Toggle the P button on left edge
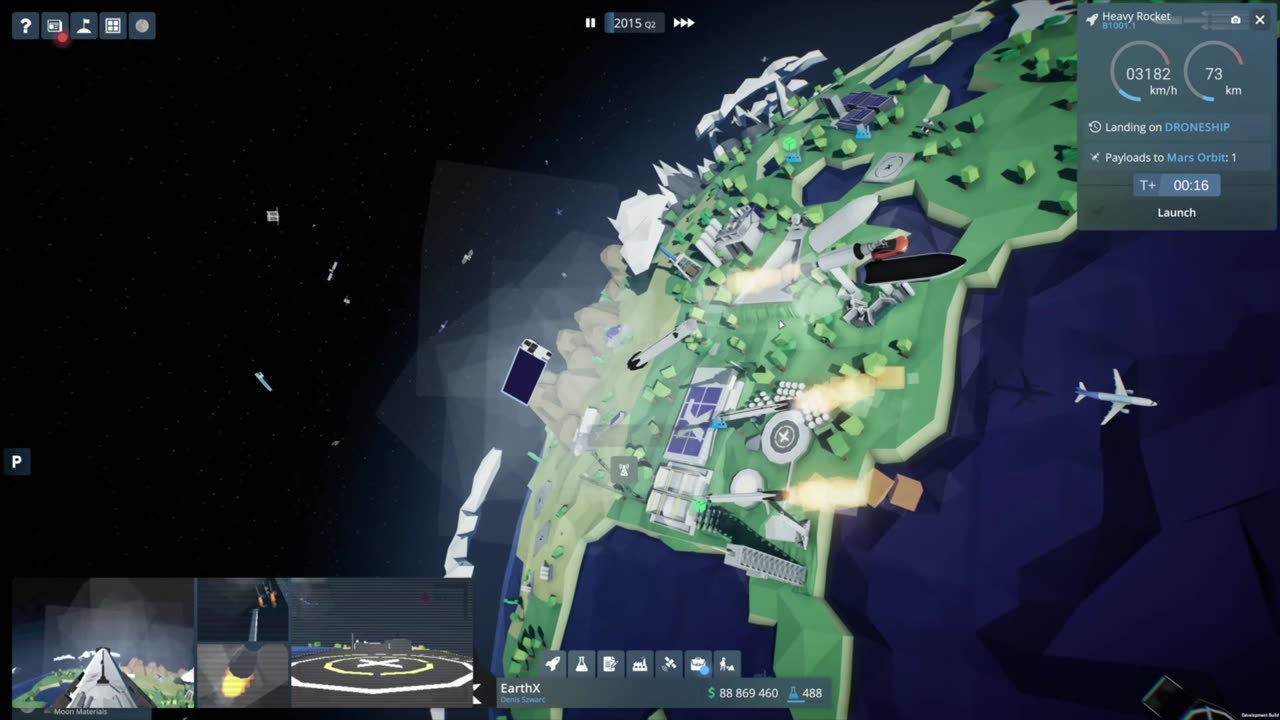 (x=16, y=462)
